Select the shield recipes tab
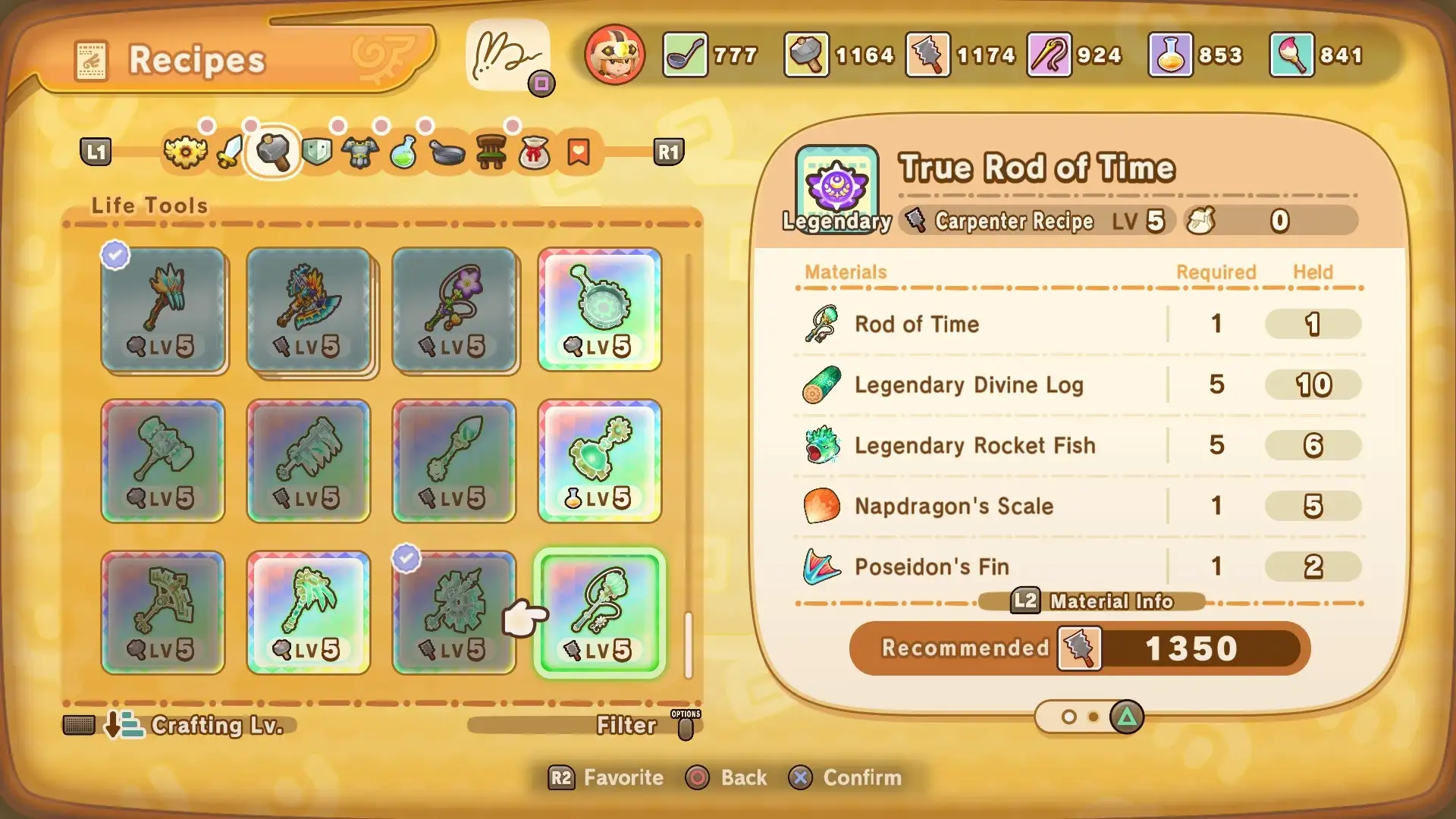1456x819 pixels. 317,152
